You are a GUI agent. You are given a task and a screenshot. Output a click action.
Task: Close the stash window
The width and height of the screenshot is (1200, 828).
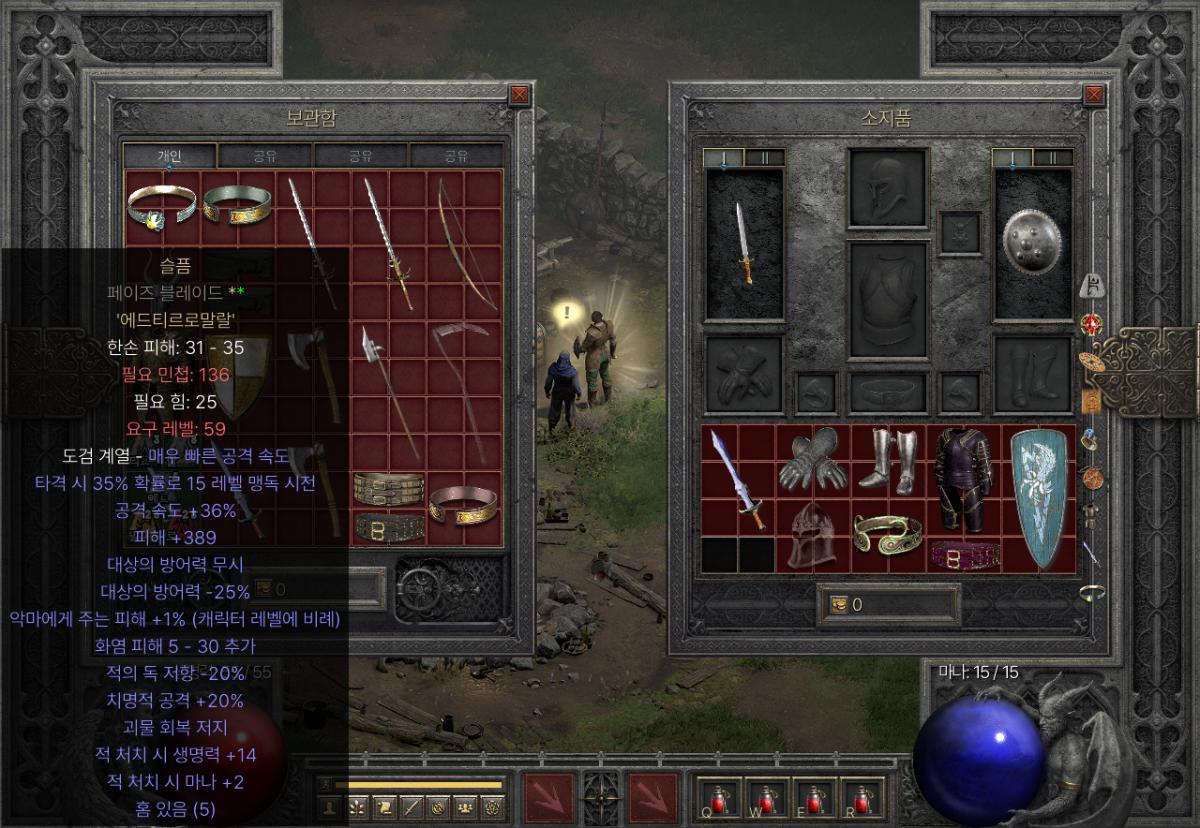[x=519, y=95]
